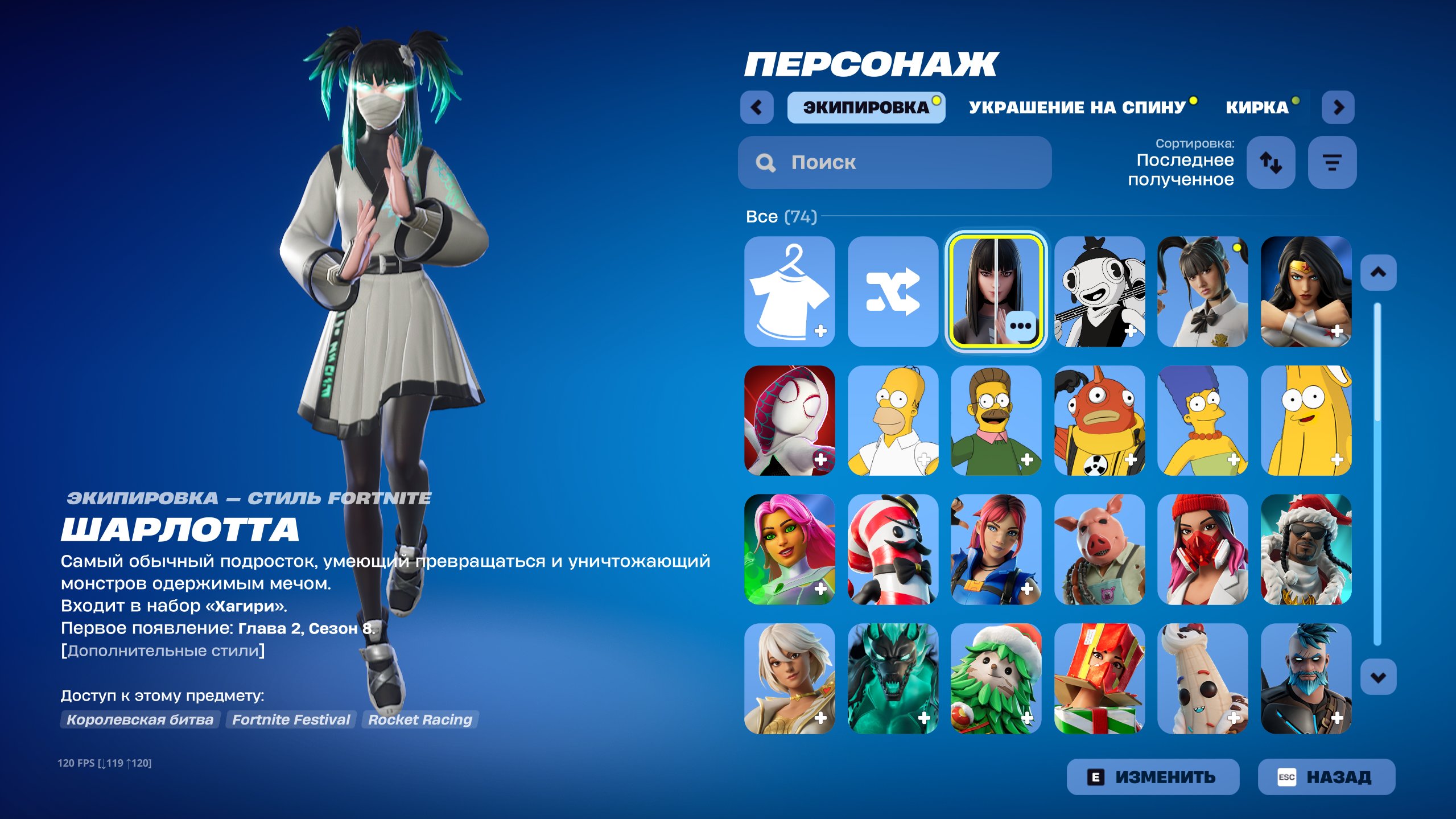The width and height of the screenshot is (1456, 819).
Task: Go back with the left chevron arrow
Action: pos(757,107)
